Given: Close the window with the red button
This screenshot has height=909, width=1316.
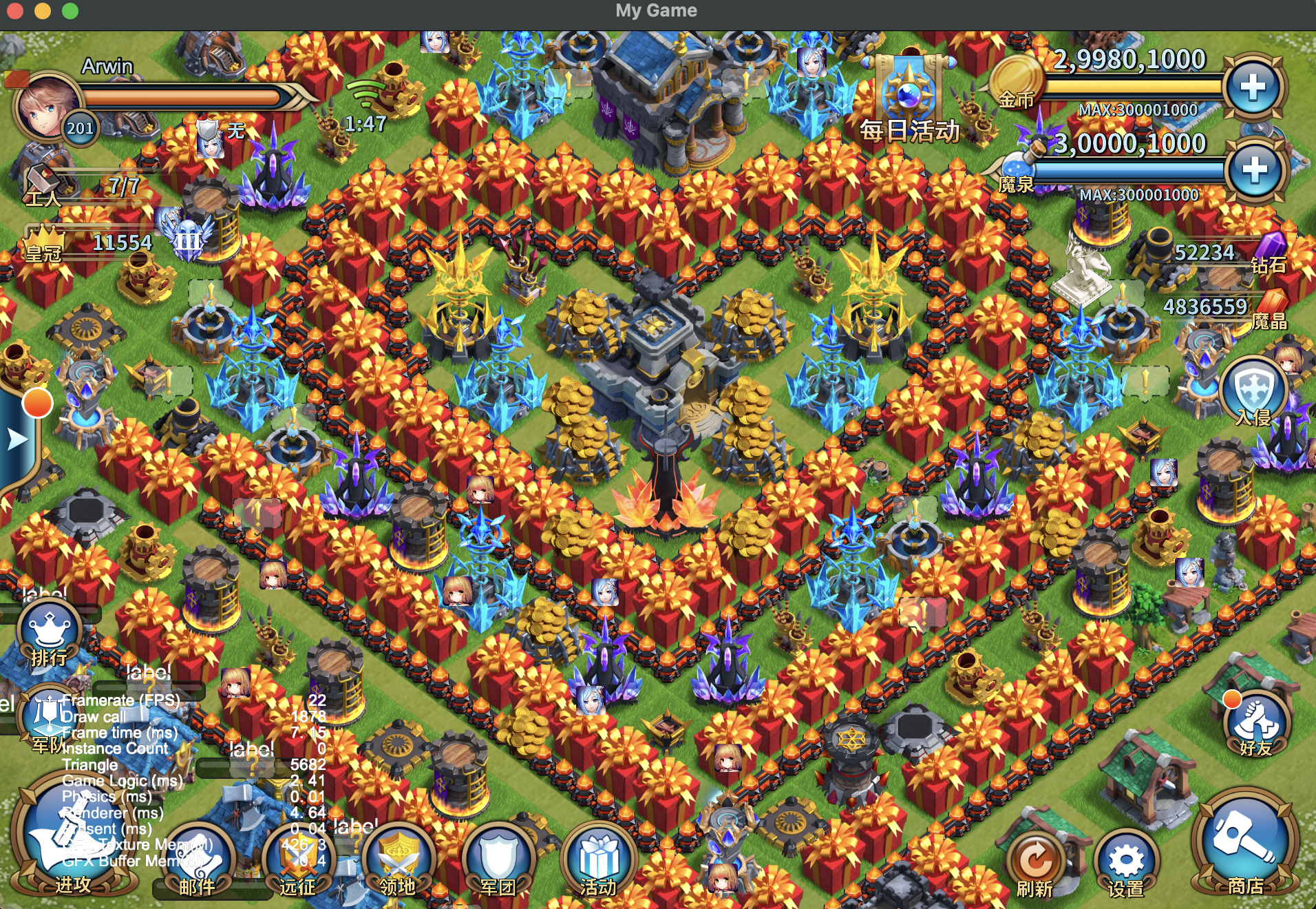Looking at the screenshot, I should coord(15,11).
